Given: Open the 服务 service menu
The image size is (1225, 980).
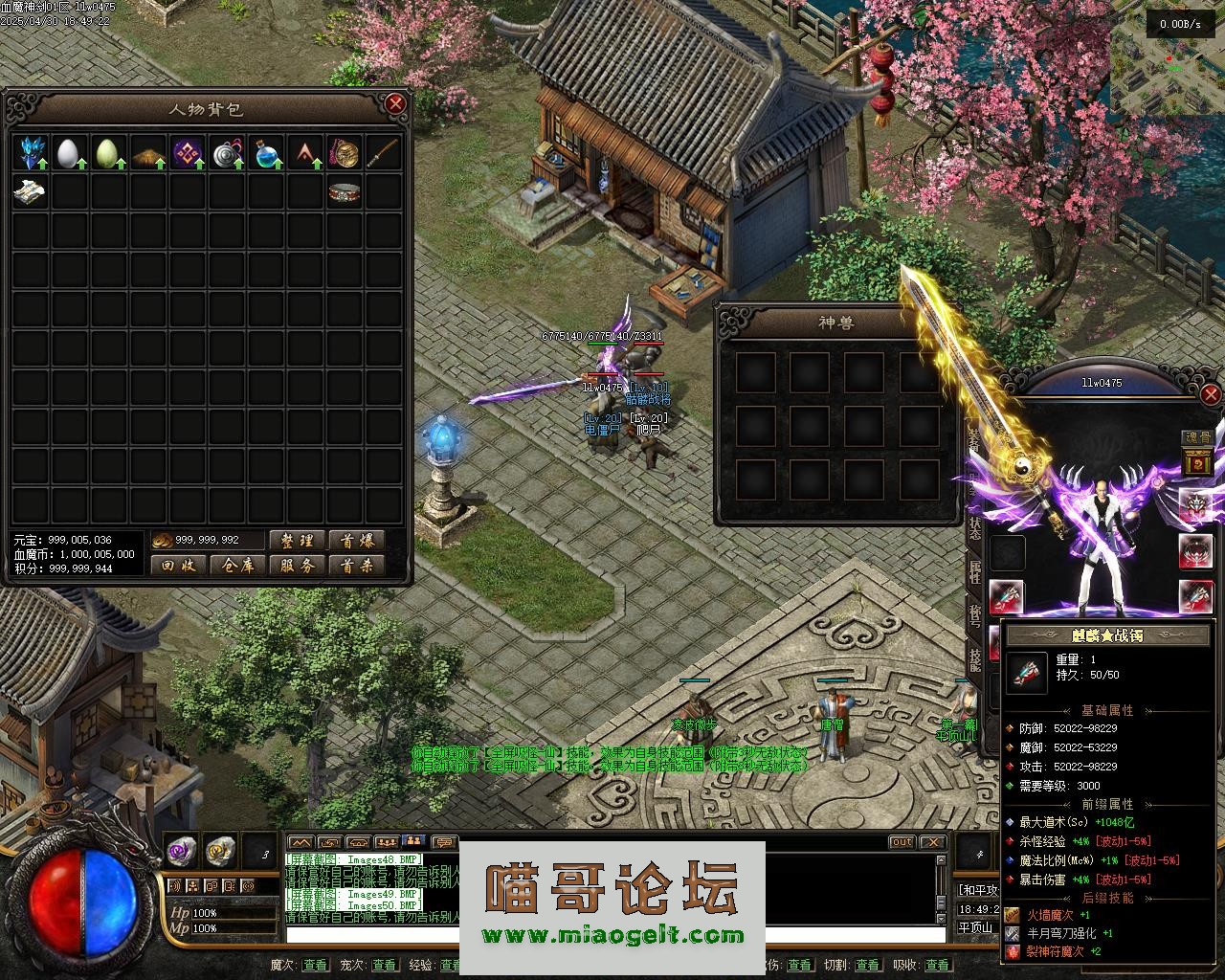Looking at the screenshot, I should 298,566.
